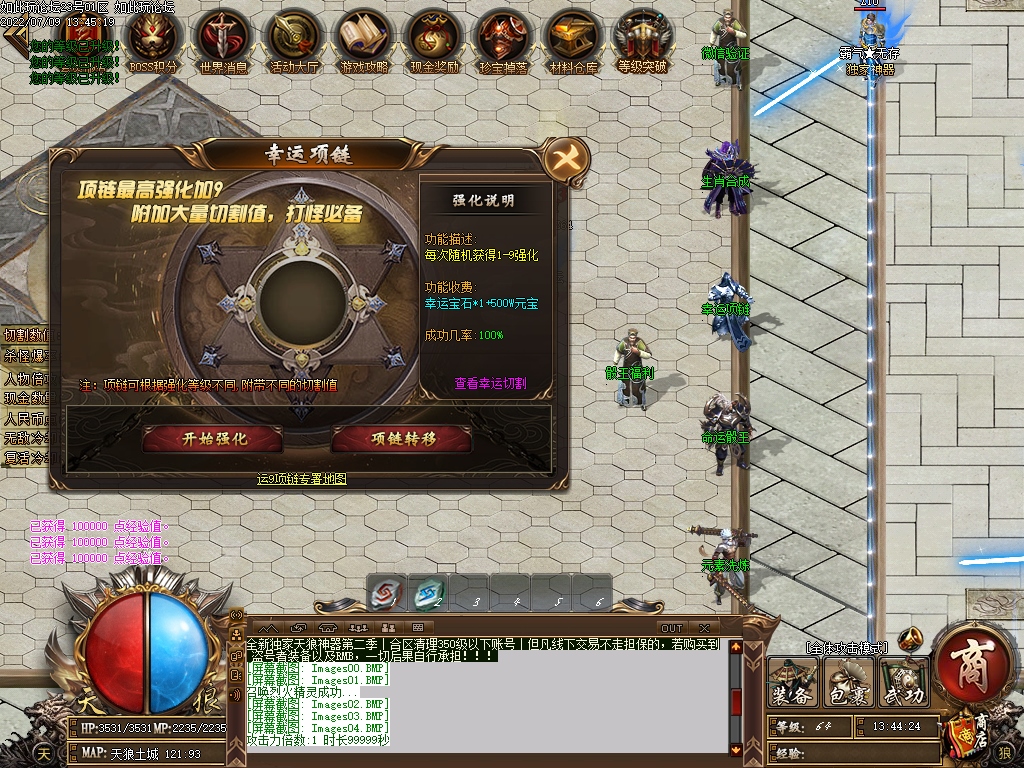The height and width of the screenshot is (768, 1024).
Task: Use the blue swirl skill in the hotbar
Action: pos(428,594)
